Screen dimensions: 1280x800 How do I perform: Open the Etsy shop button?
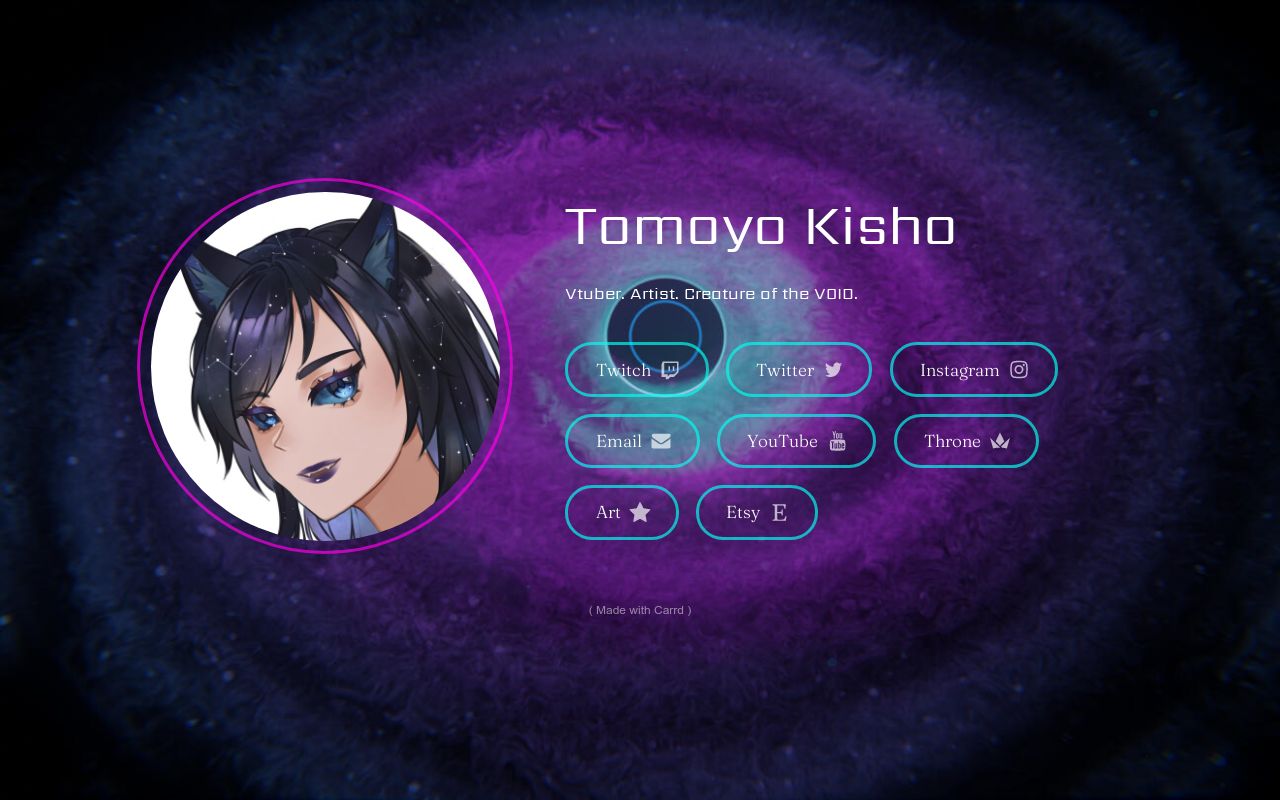pos(757,512)
